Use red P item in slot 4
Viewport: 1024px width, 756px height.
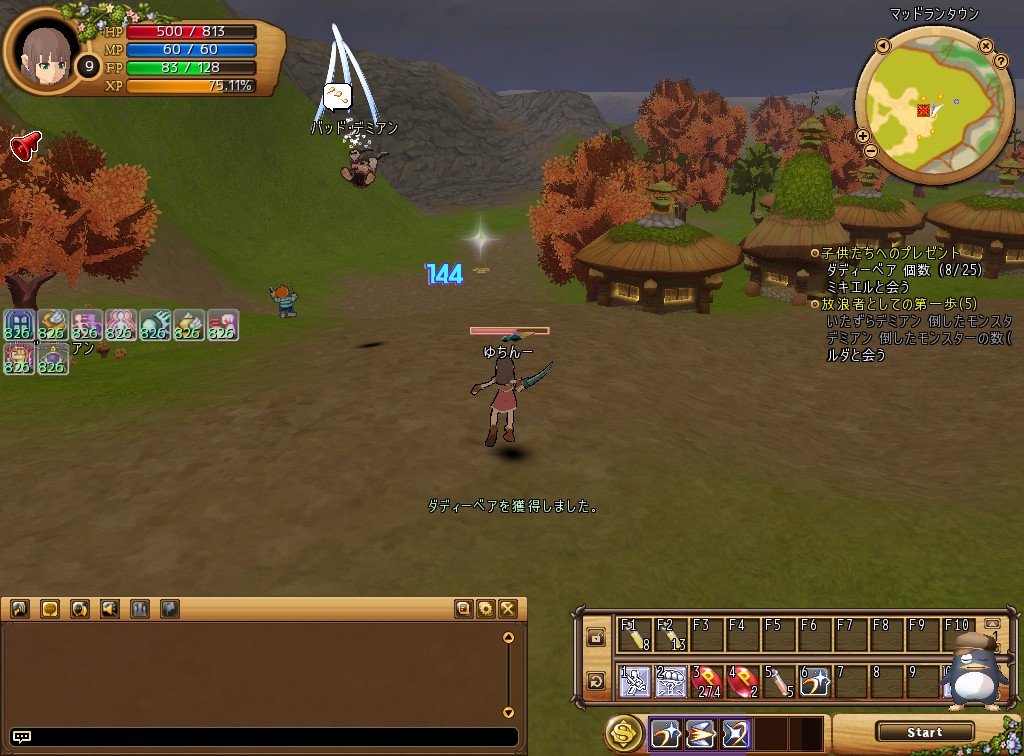[x=742, y=682]
